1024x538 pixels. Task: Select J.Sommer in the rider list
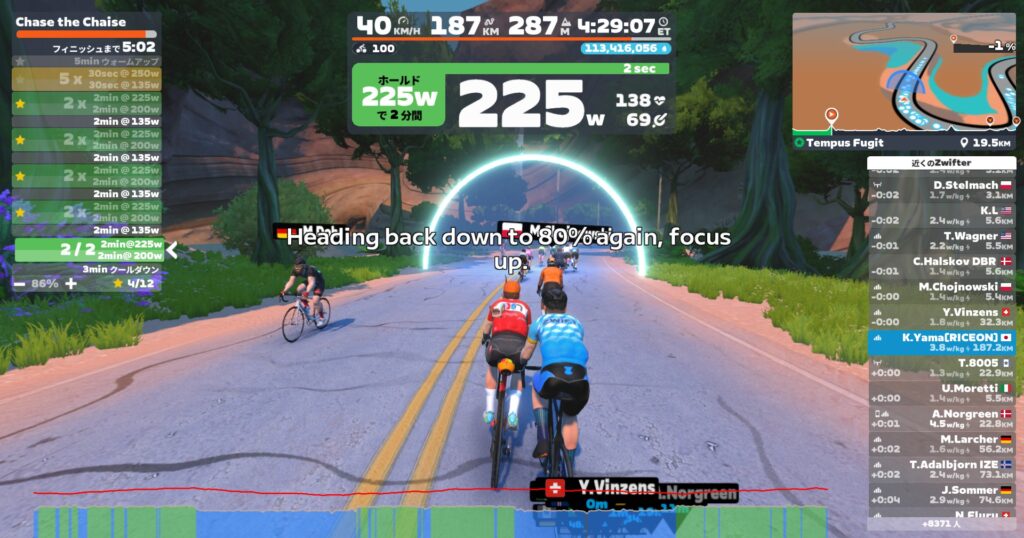tap(941, 495)
